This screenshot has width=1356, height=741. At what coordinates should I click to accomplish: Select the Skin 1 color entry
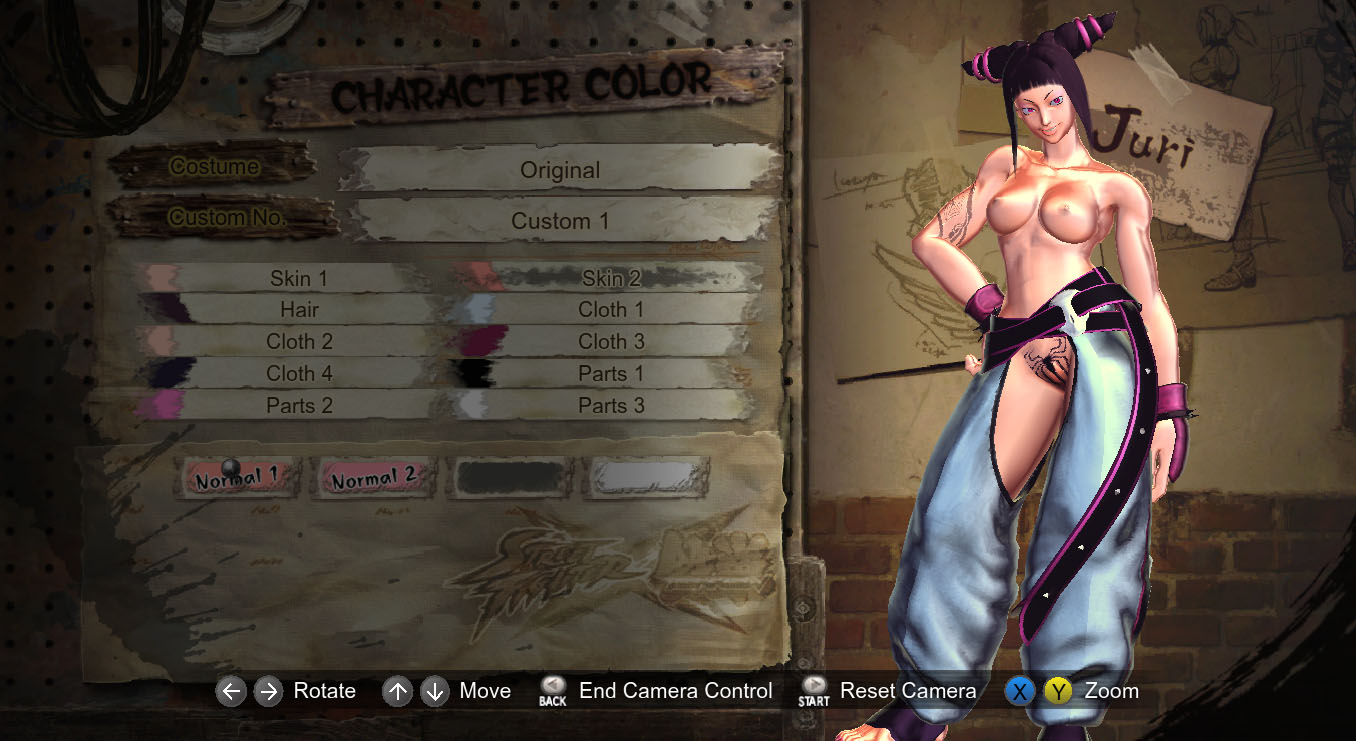point(298,278)
